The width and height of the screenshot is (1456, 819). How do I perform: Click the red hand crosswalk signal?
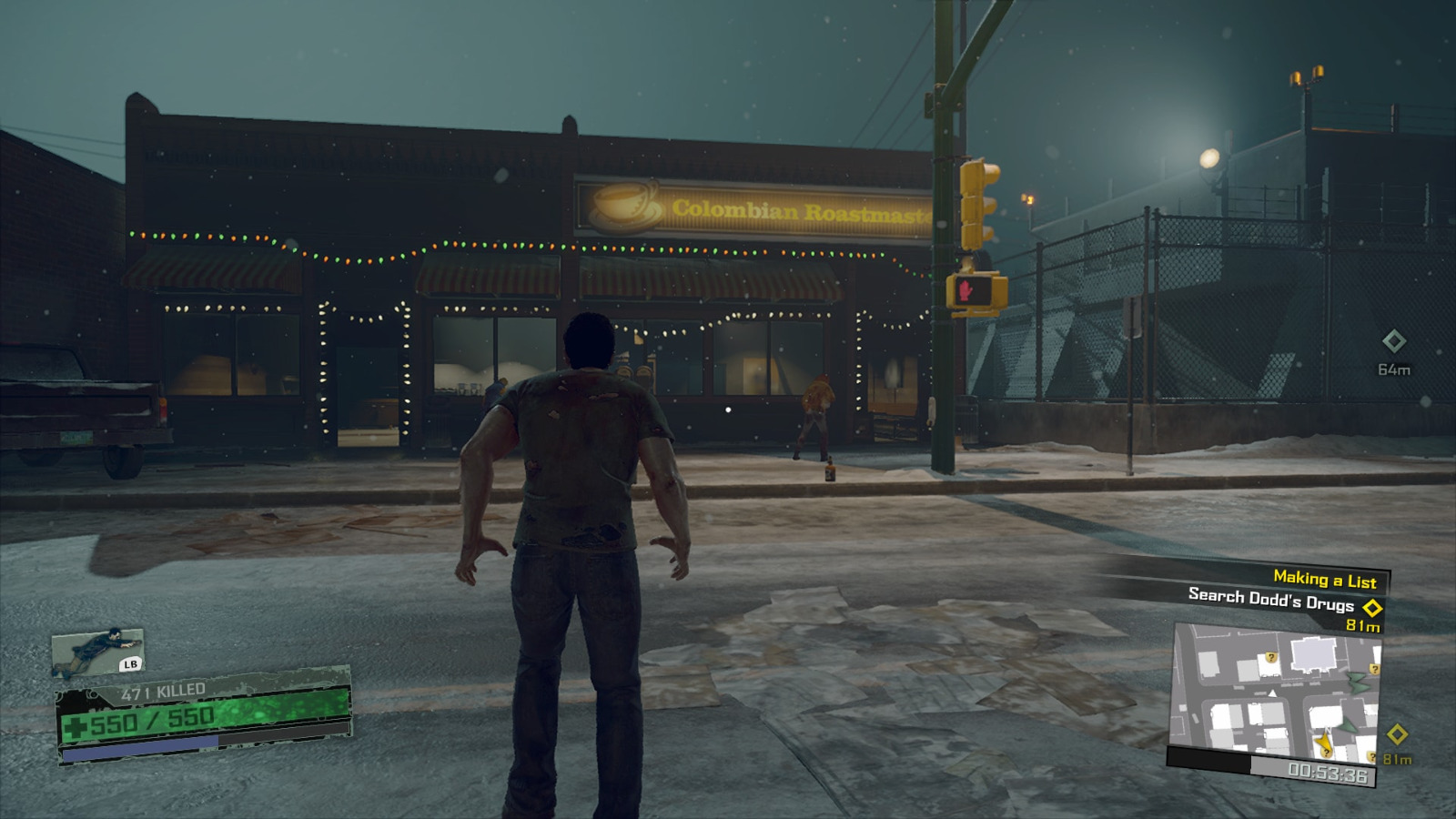[966, 290]
